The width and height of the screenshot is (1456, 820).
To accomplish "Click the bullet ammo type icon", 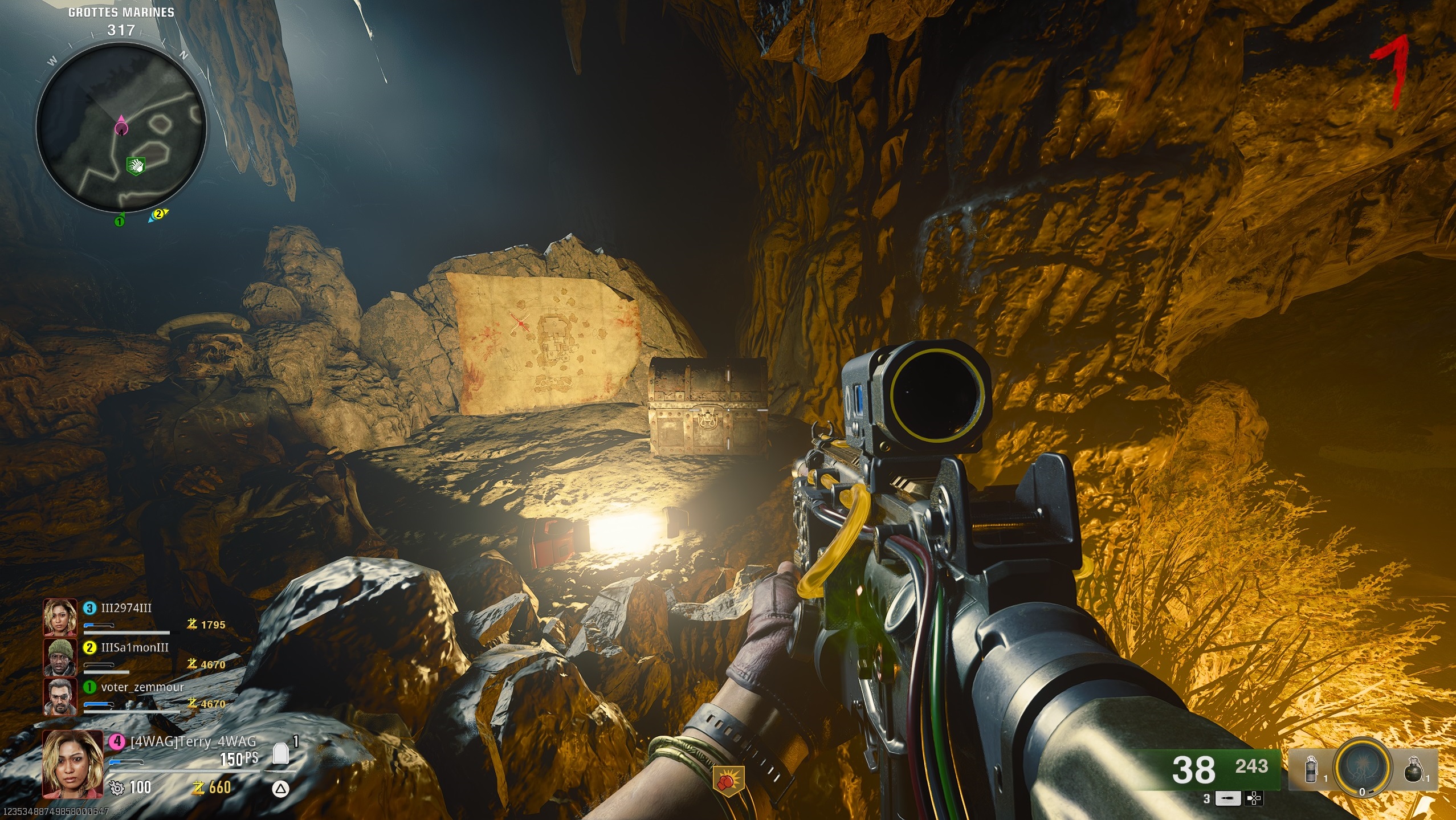I will coord(1227,799).
